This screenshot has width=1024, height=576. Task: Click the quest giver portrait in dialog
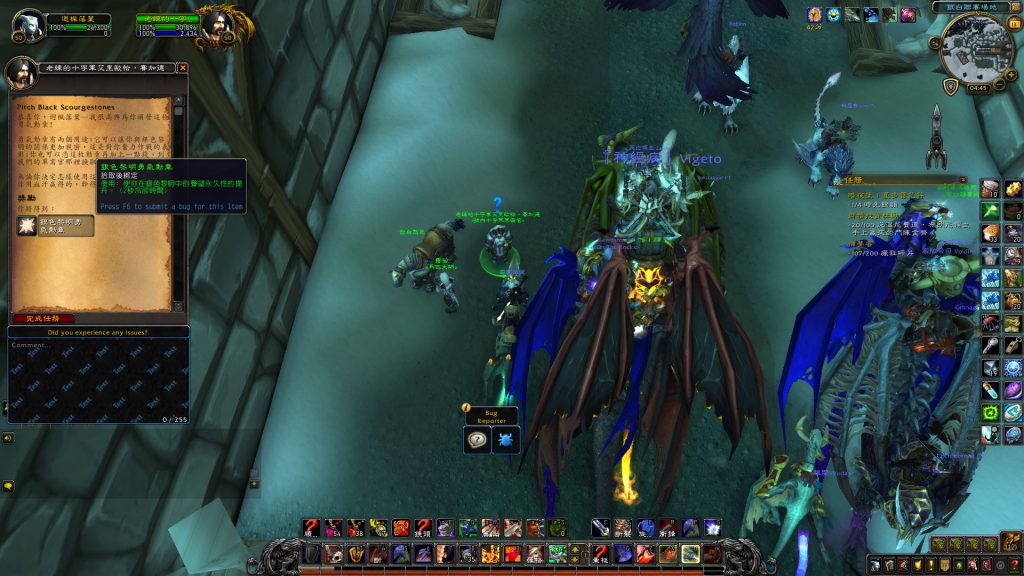pos(23,72)
